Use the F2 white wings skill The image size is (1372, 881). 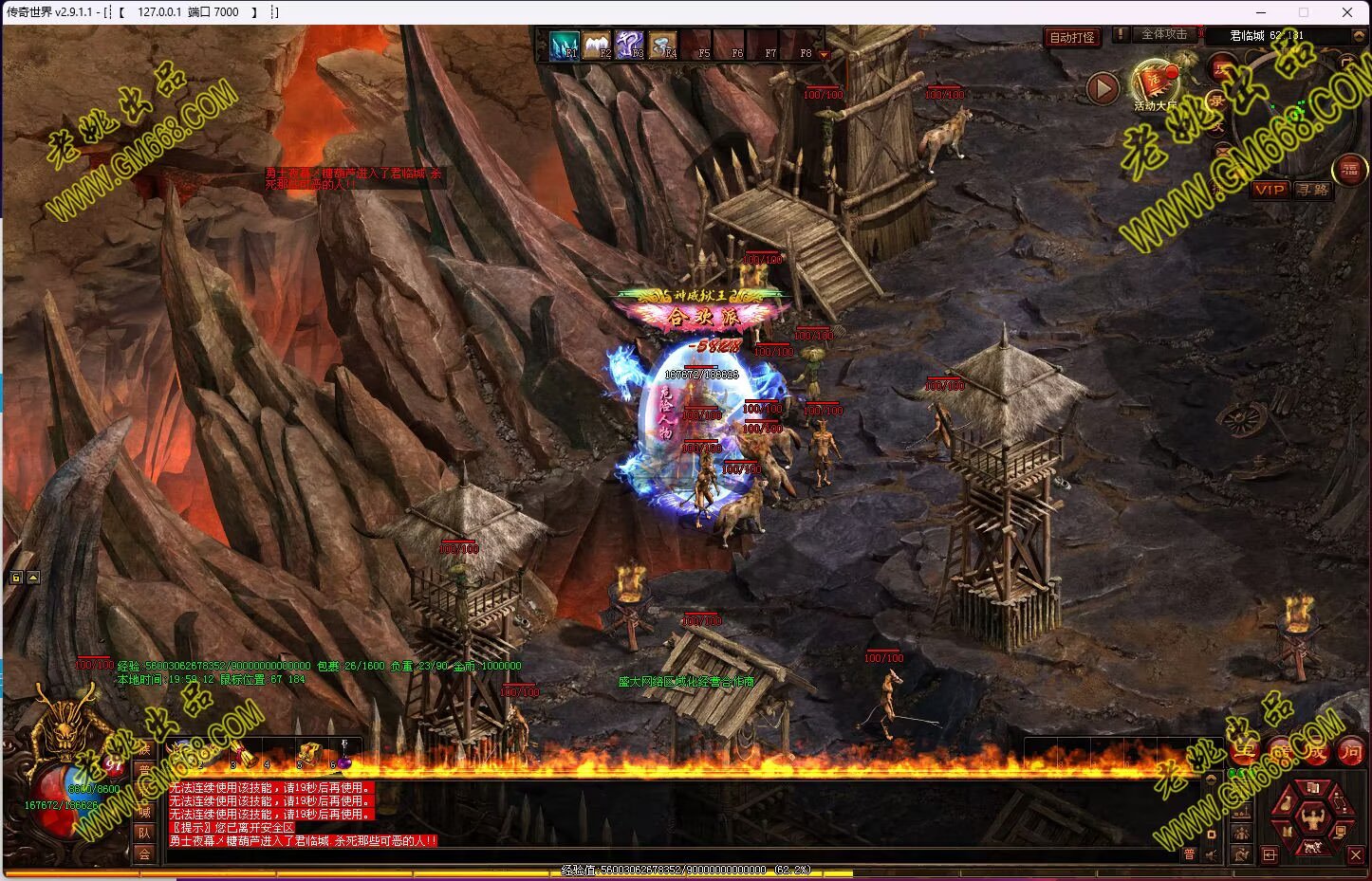coord(597,45)
